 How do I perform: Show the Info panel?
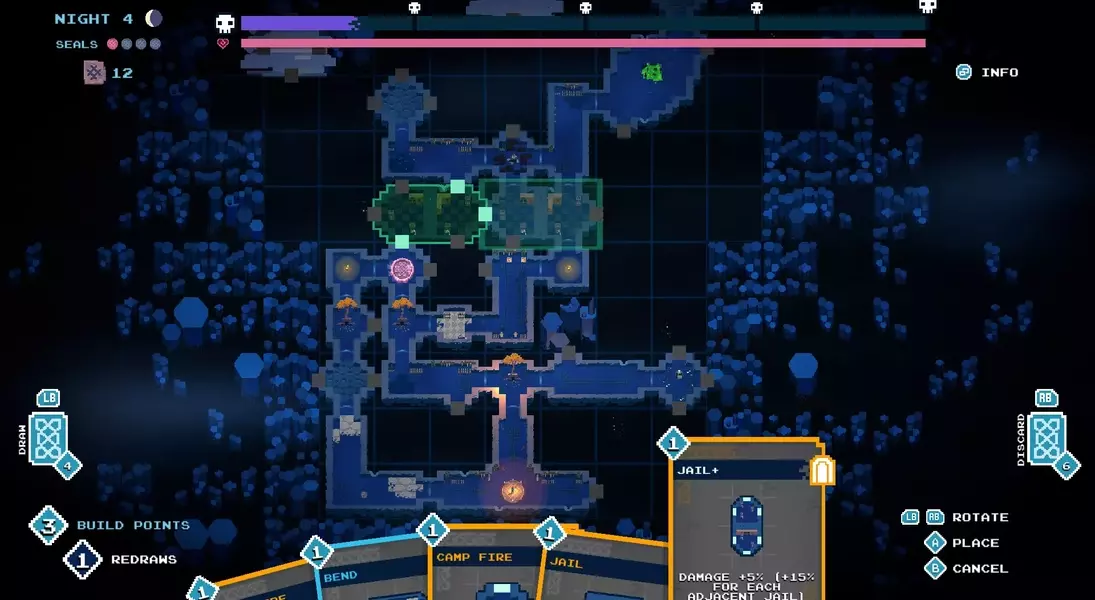pyautogui.click(x=987, y=72)
